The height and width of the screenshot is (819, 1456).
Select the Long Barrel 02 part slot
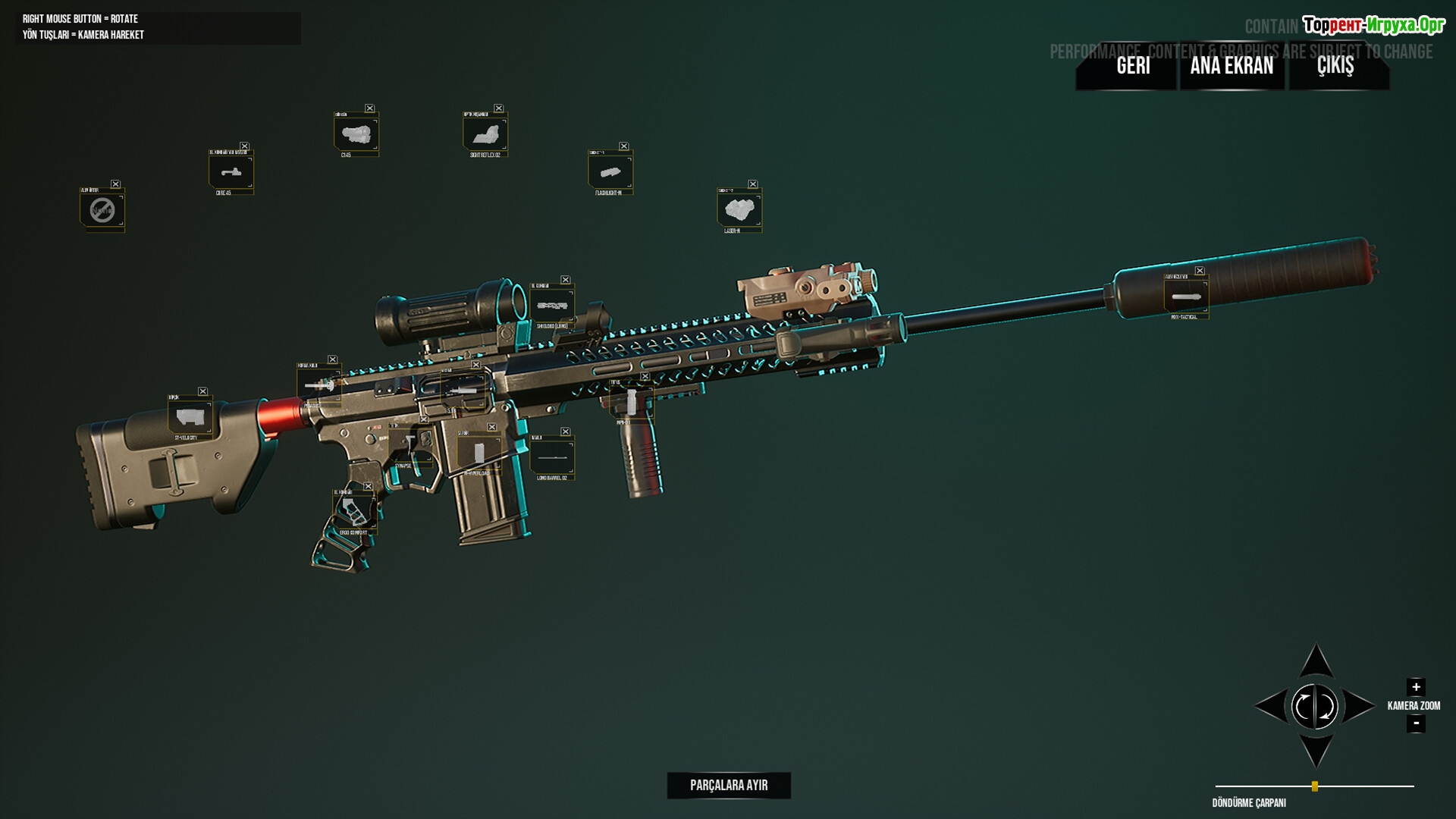[x=552, y=458]
